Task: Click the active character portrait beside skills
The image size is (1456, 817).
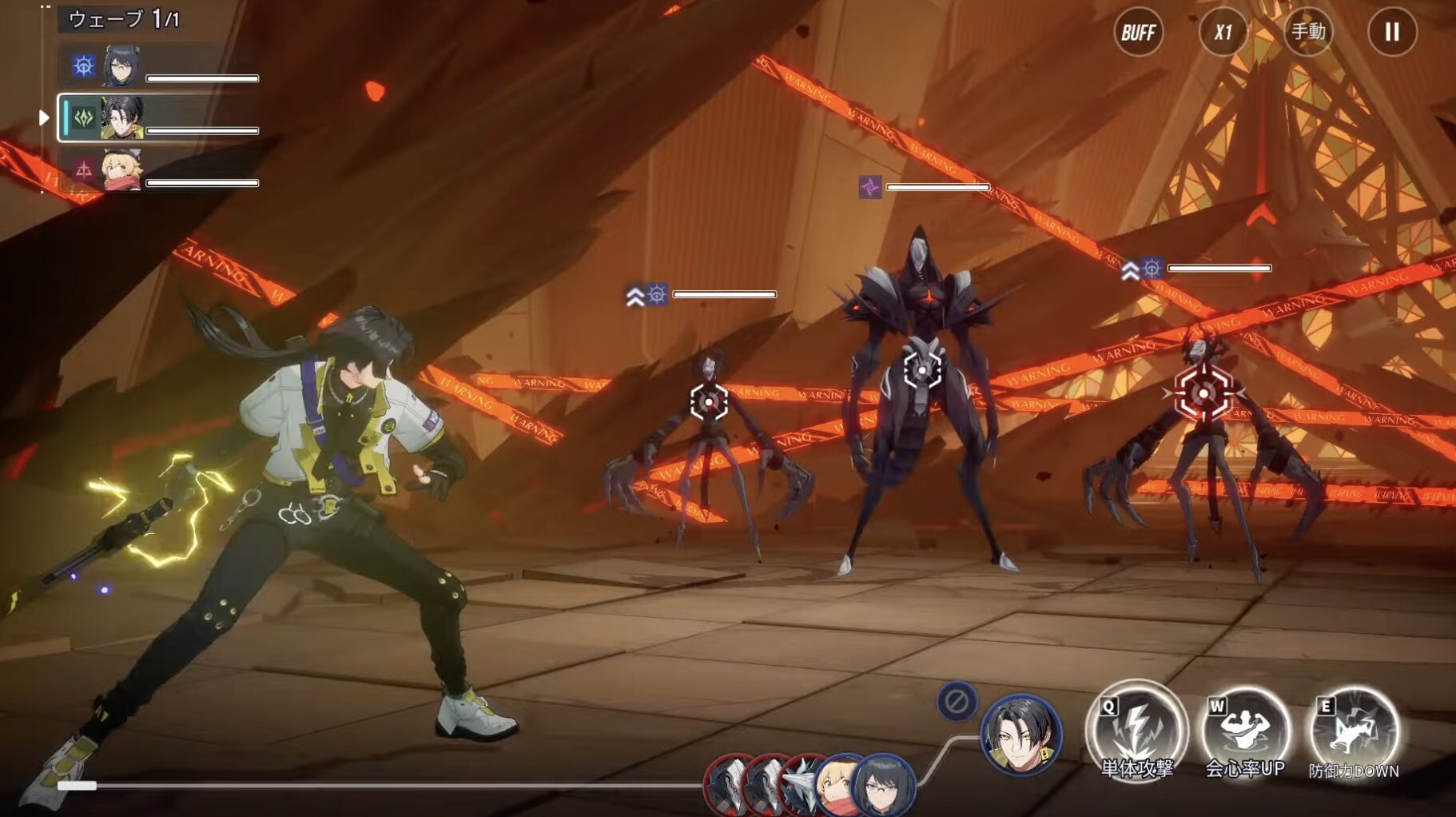Action: click(1021, 735)
